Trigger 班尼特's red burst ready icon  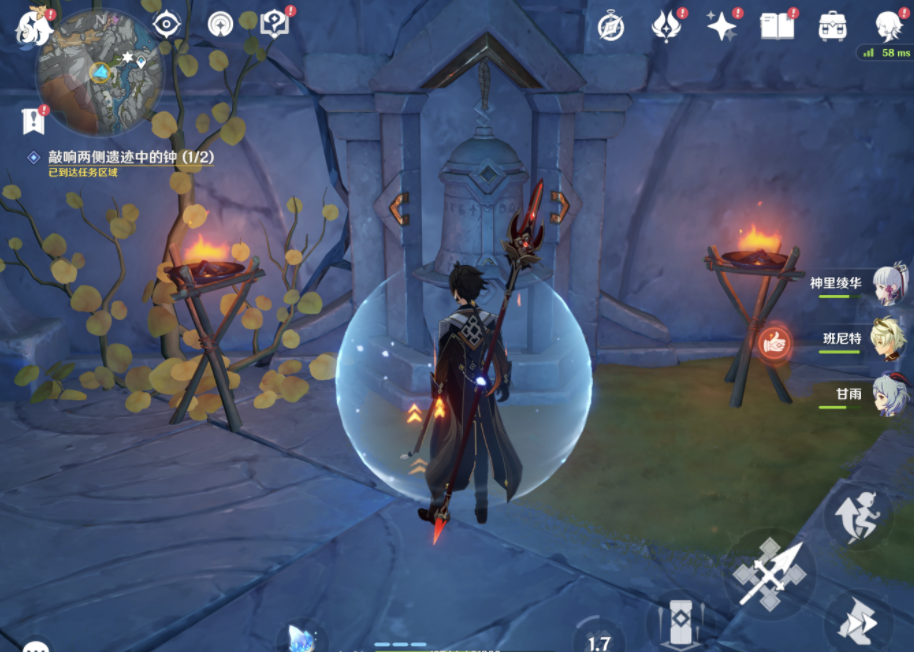pyautogui.click(x=775, y=342)
